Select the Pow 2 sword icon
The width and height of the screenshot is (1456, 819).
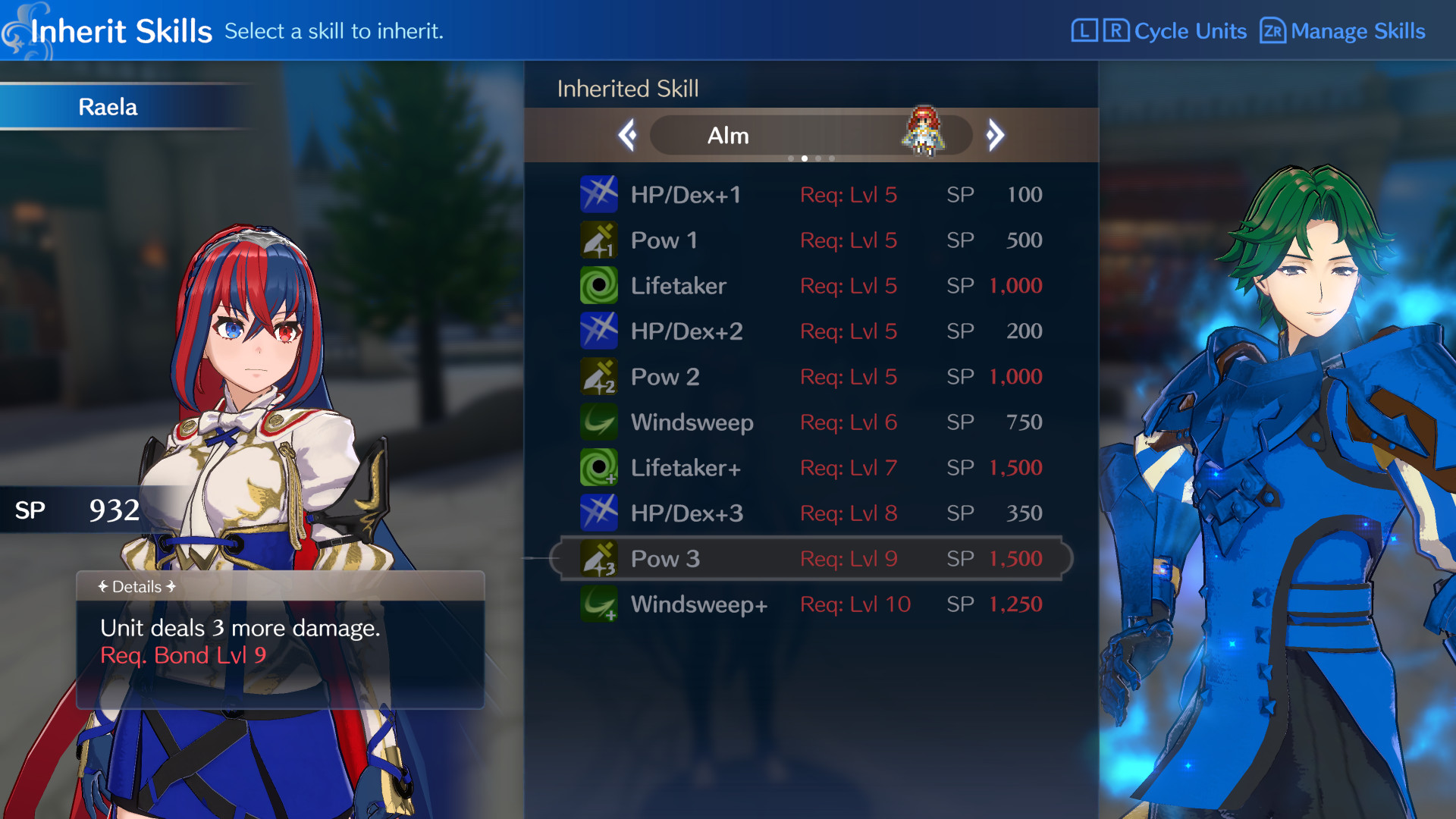click(599, 376)
